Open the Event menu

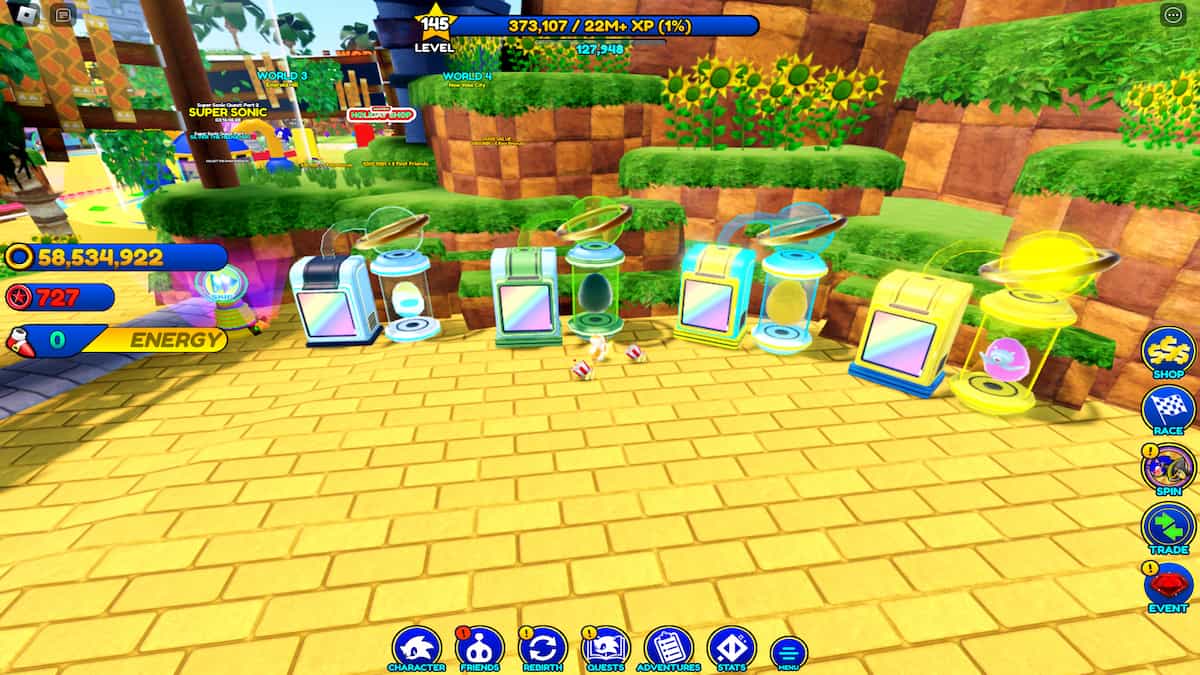(x=1167, y=586)
